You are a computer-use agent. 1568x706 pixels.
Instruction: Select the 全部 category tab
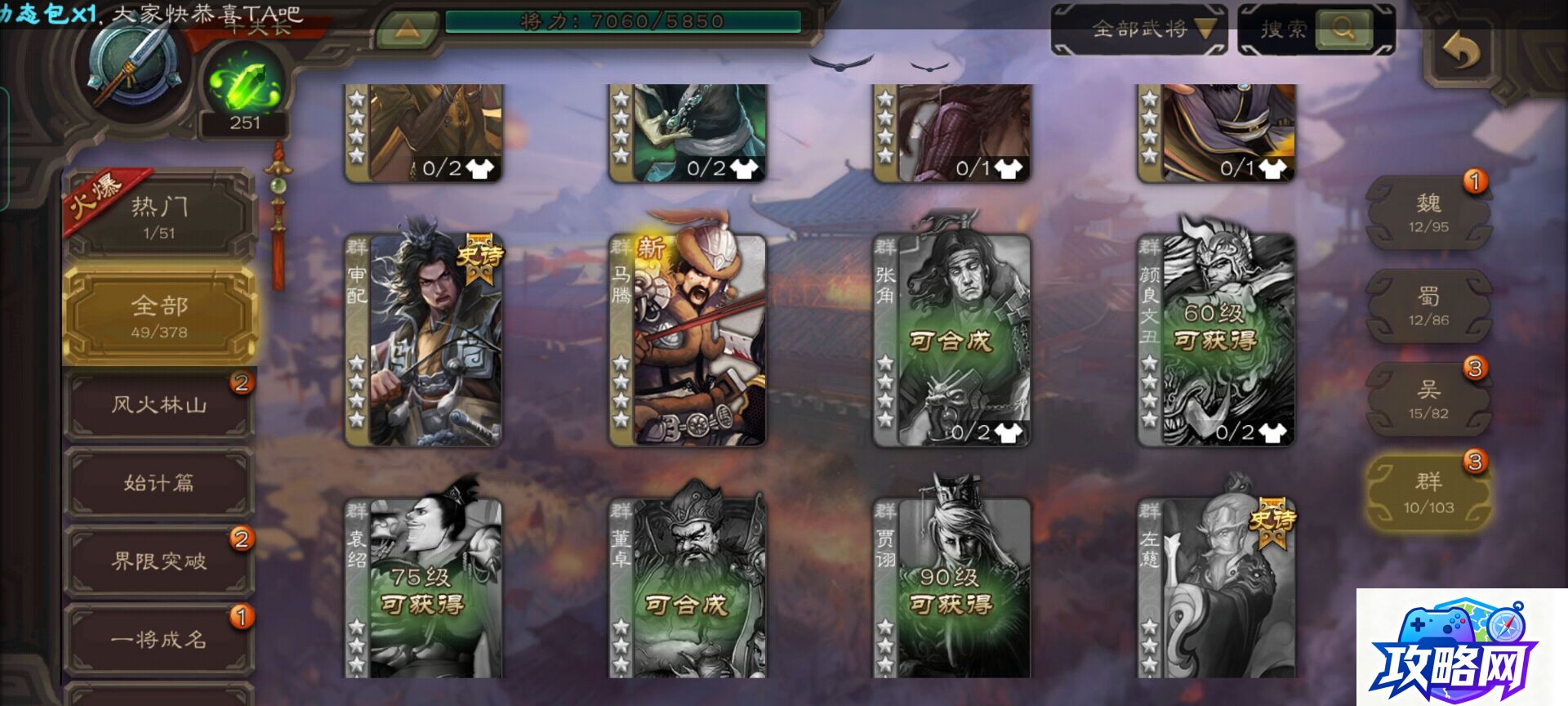(x=160, y=315)
